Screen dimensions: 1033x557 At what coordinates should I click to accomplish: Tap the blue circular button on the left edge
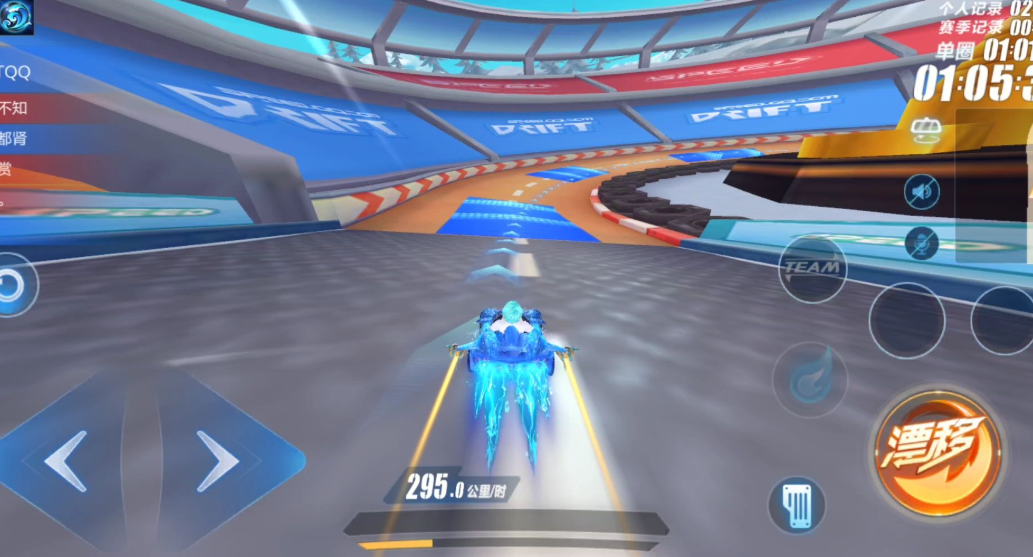pyautogui.click(x=13, y=287)
